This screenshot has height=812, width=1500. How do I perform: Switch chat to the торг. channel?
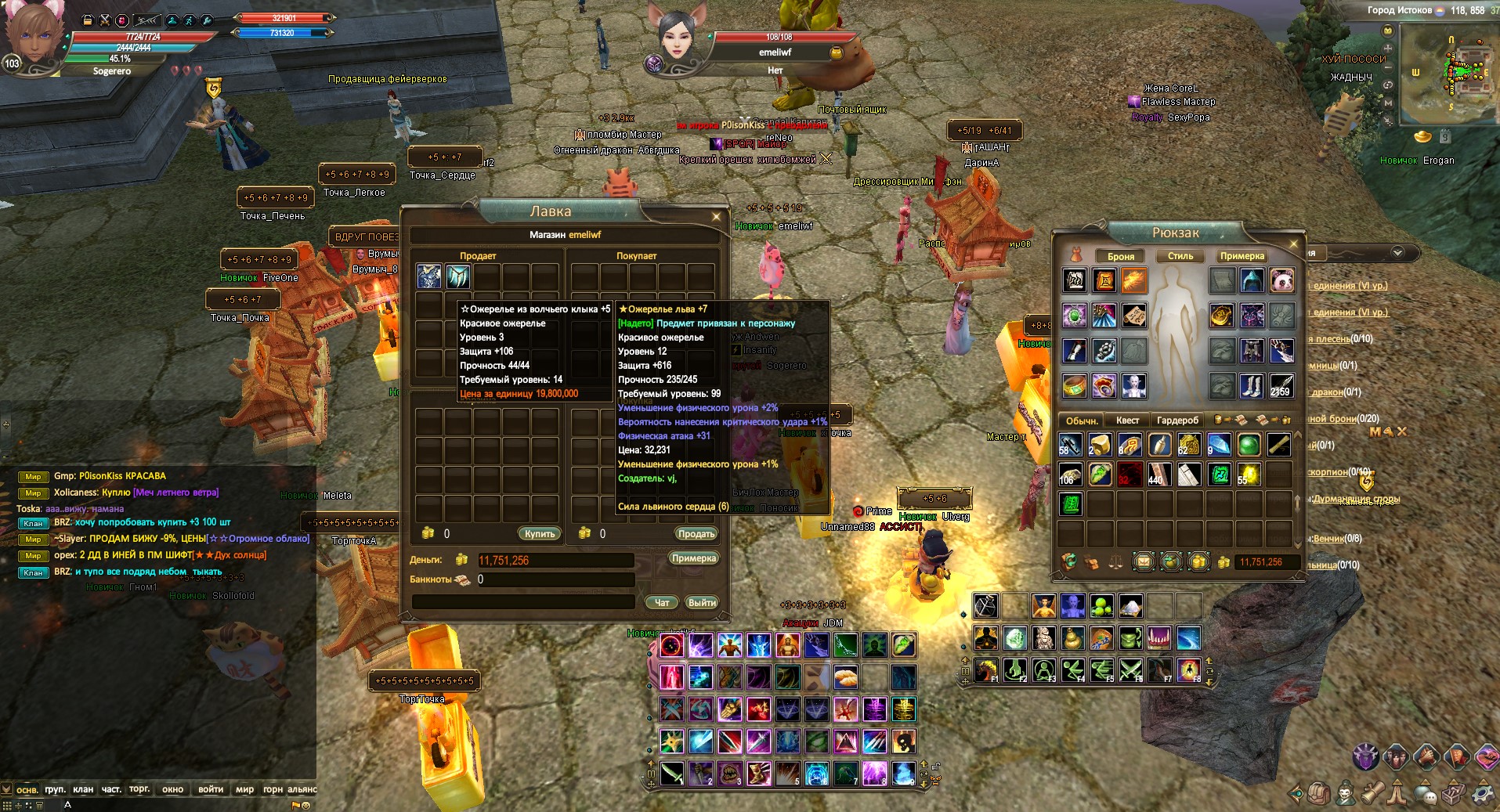[139, 789]
